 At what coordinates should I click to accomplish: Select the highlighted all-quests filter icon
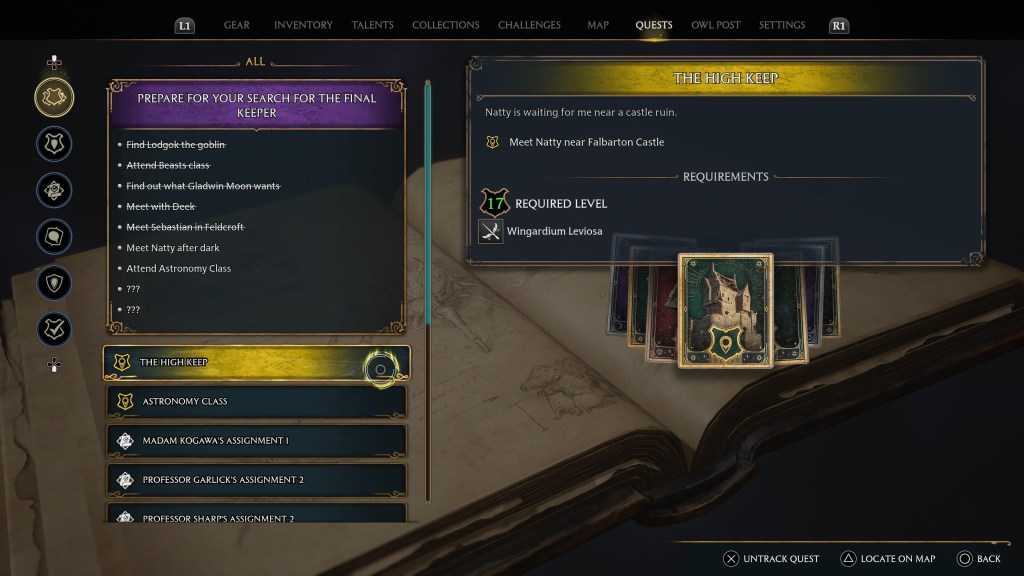(x=54, y=97)
